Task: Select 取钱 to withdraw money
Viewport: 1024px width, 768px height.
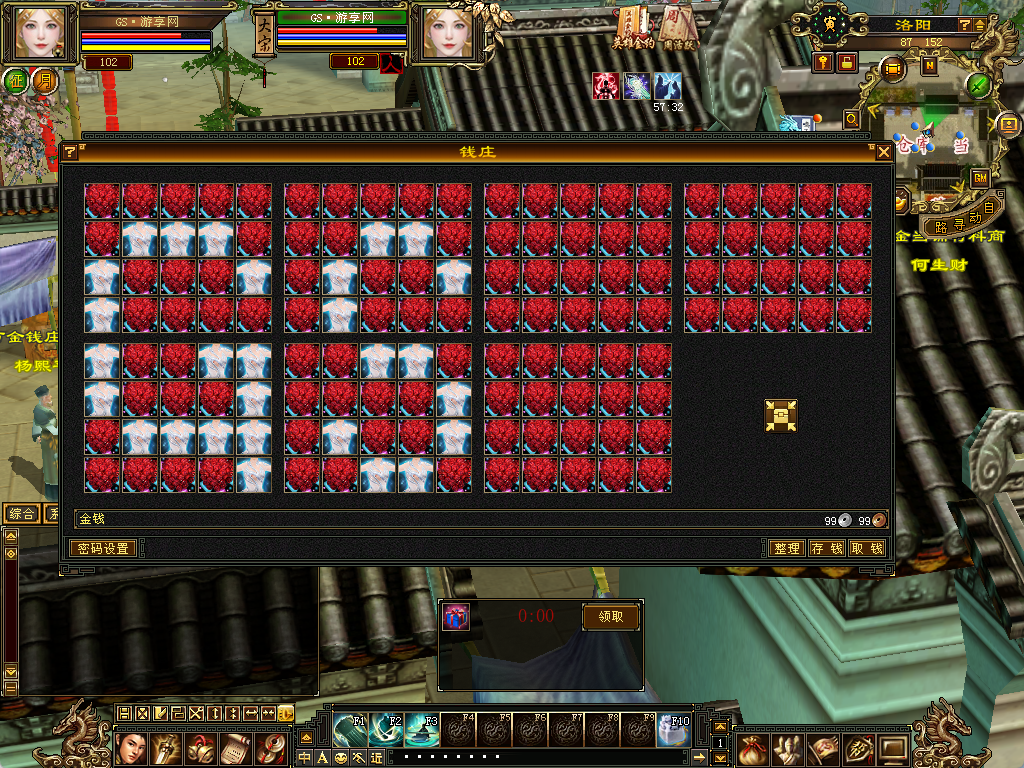Action: coord(866,549)
